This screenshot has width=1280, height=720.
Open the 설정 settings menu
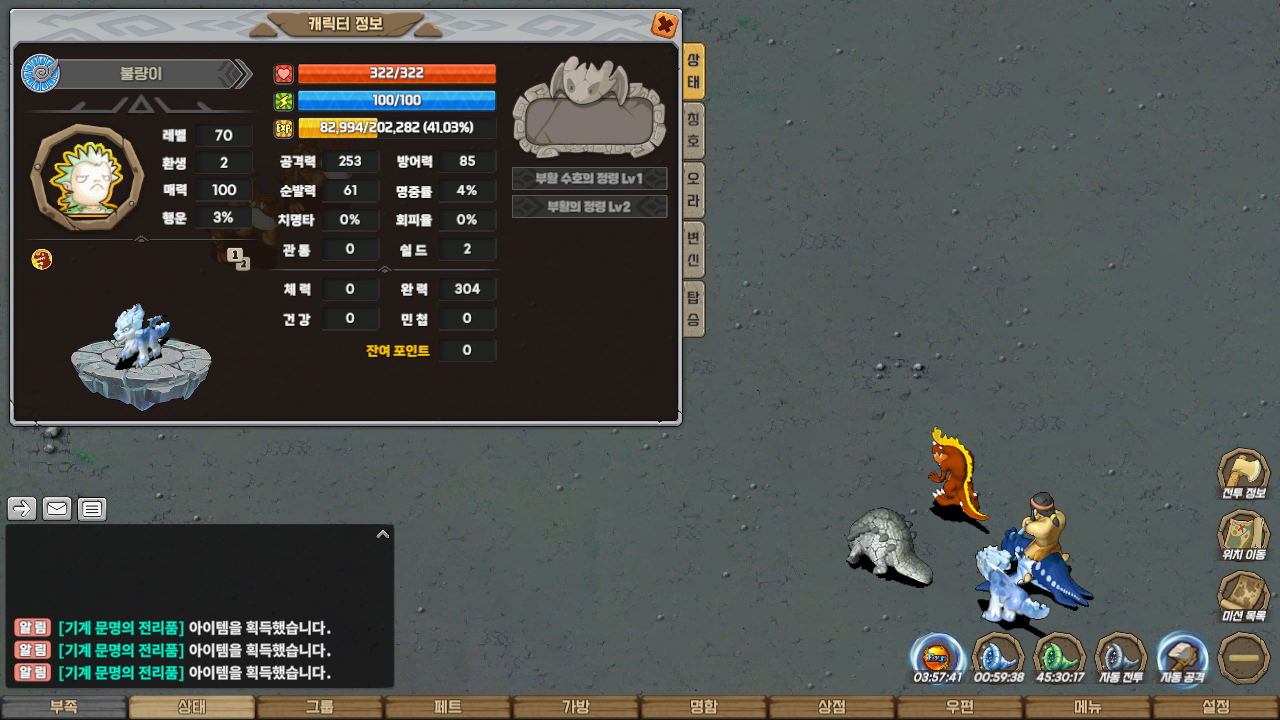(x=1215, y=707)
